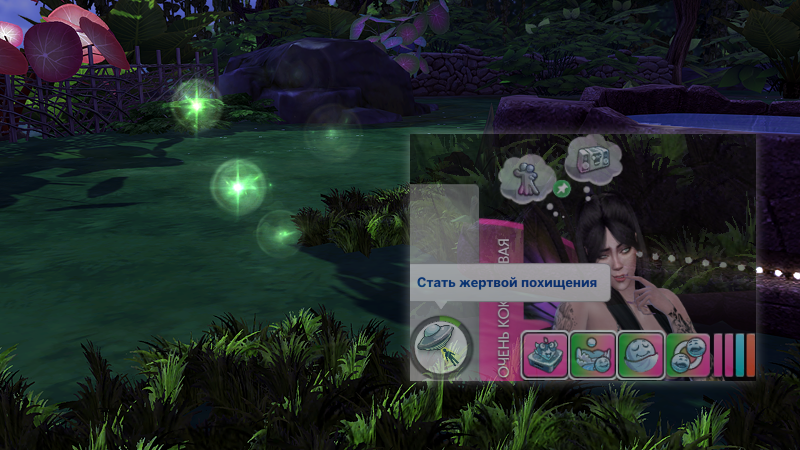This screenshot has height=450, width=800.
Task: Pin the whim with the green pin button
Action: tap(561, 187)
